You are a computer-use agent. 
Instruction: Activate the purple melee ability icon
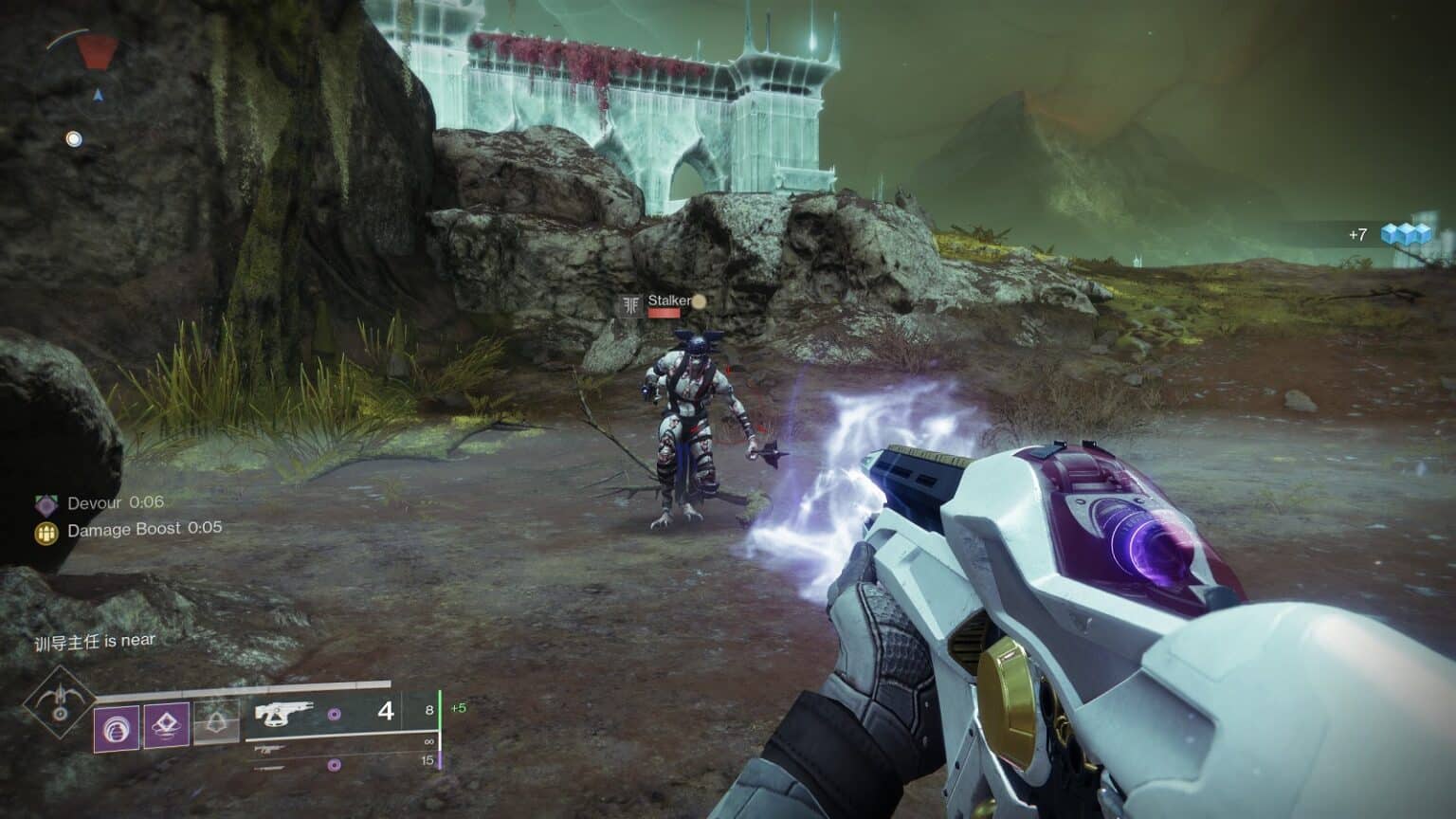[165, 726]
